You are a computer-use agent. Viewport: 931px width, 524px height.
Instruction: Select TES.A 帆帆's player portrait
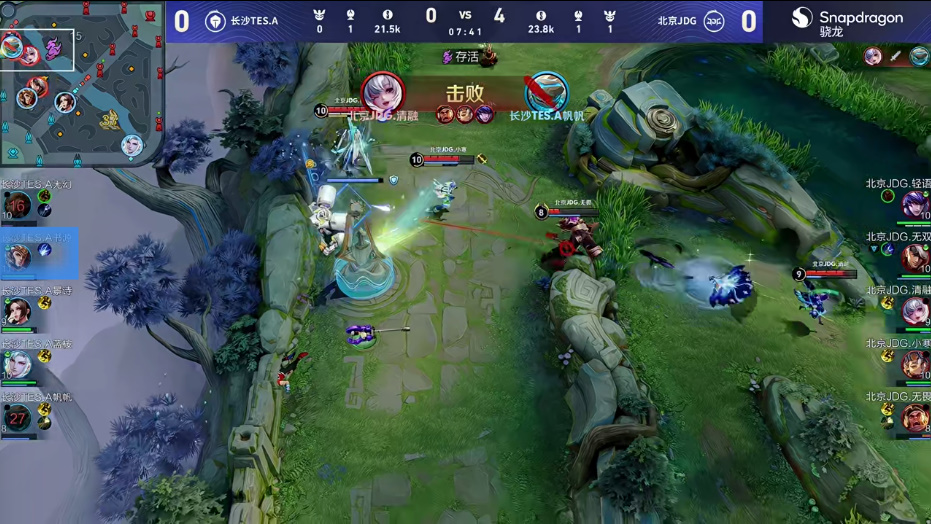(x=17, y=416)
